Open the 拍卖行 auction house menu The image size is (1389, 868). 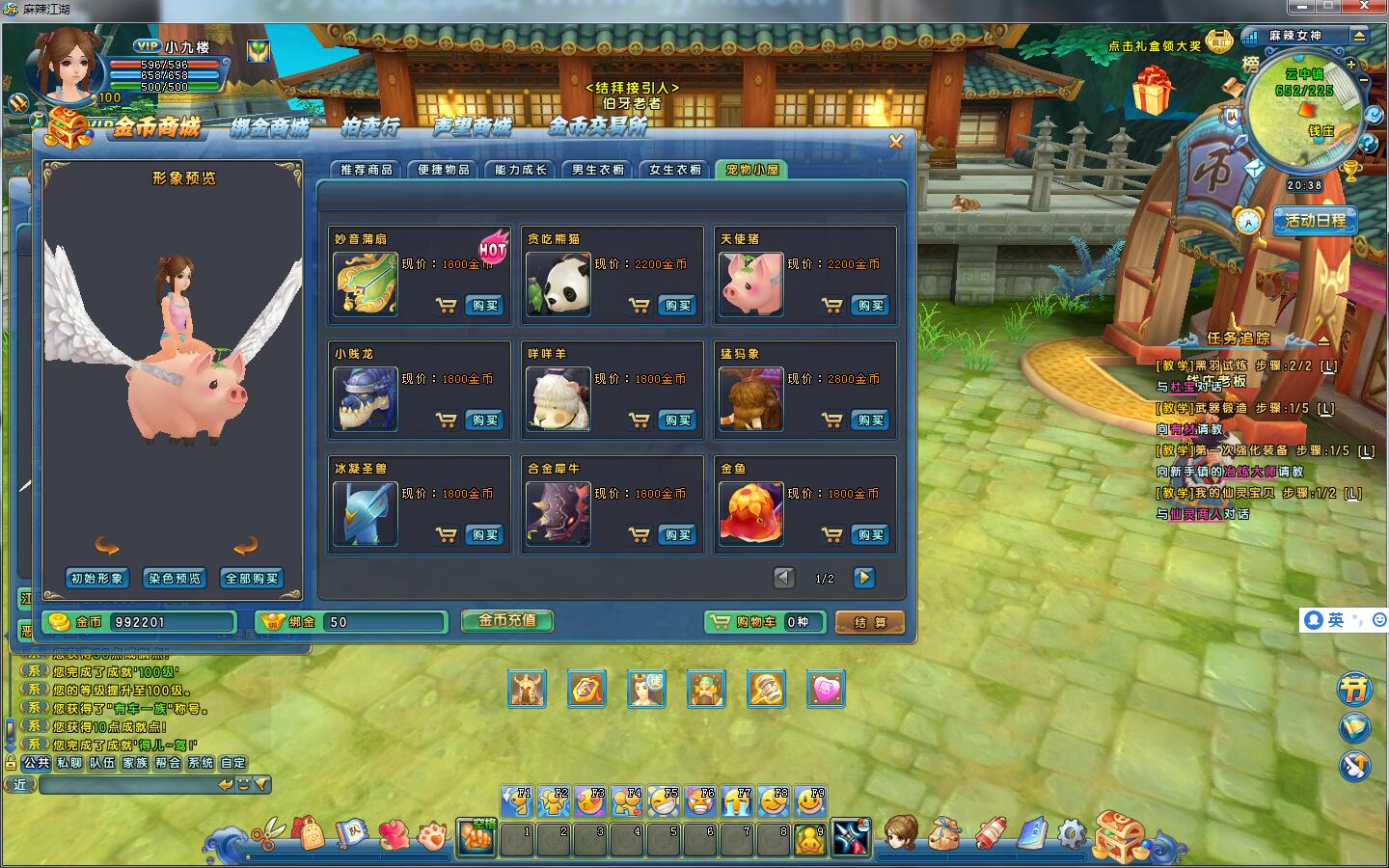click(x=369, y=126)
